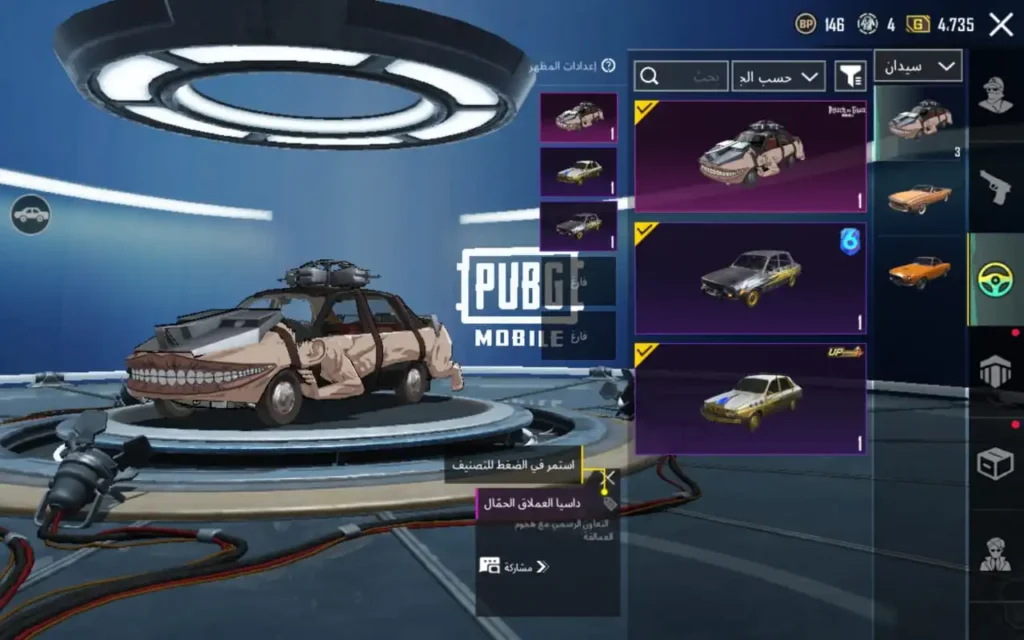This screenshot has height=640, width=1024.
Task: Open the pistol weapons category tab
Action: click(995, 187)
